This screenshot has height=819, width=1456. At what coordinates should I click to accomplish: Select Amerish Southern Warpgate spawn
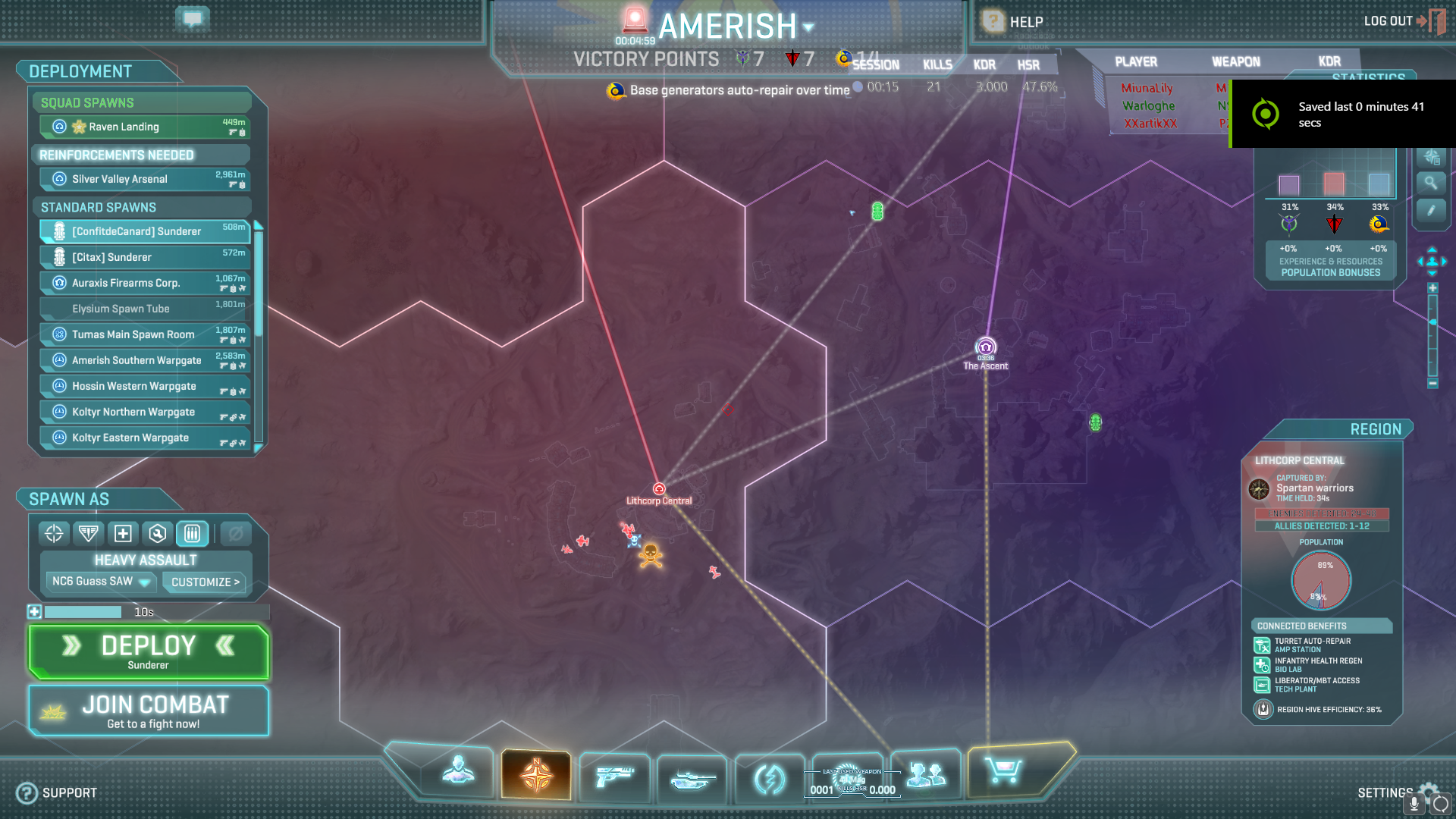(145, 360)
